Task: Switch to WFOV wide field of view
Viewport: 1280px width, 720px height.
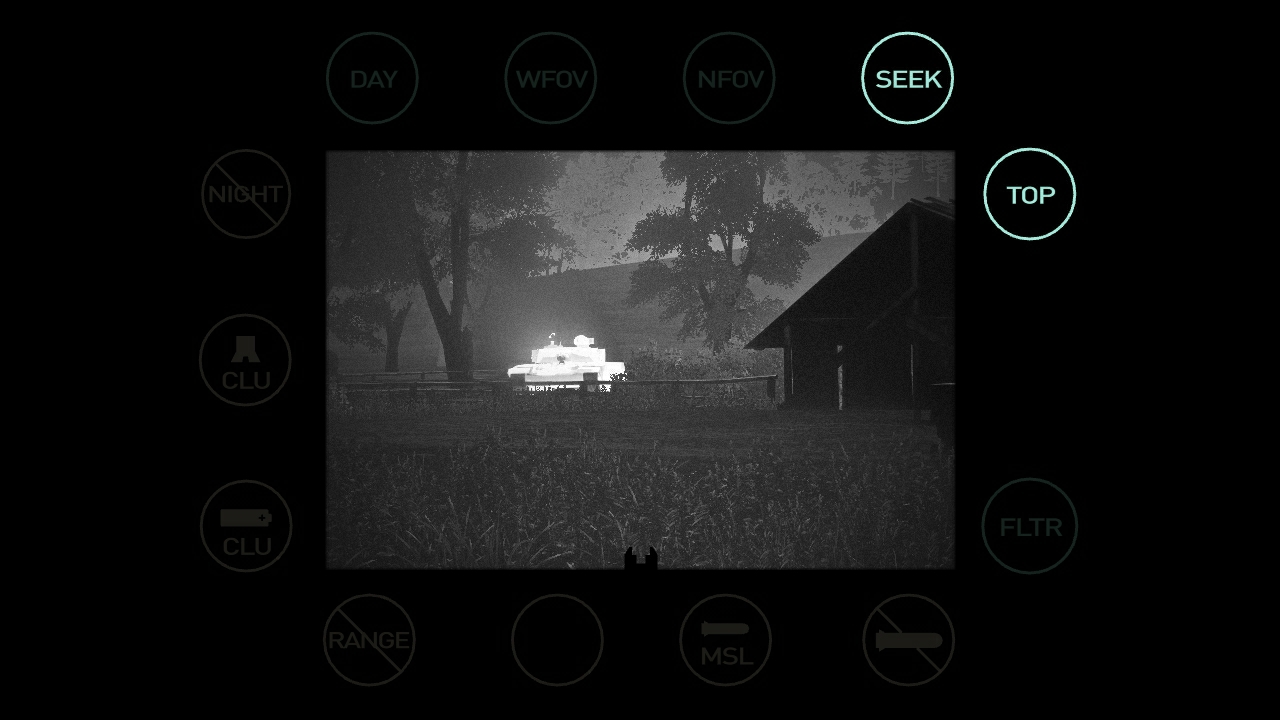Action: (x=550, y=78)
